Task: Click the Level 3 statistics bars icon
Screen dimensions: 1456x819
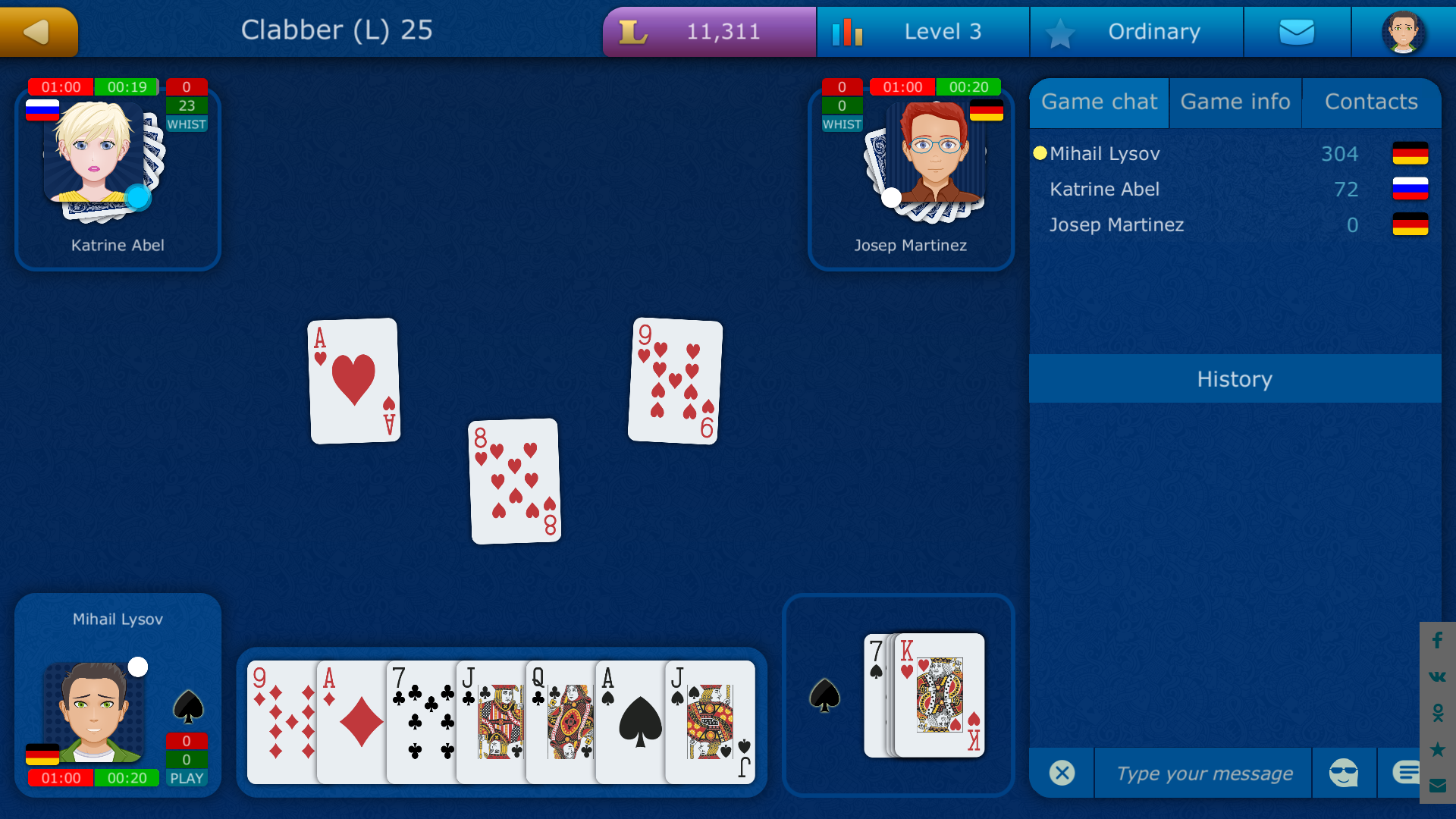Action: point(848,32)
